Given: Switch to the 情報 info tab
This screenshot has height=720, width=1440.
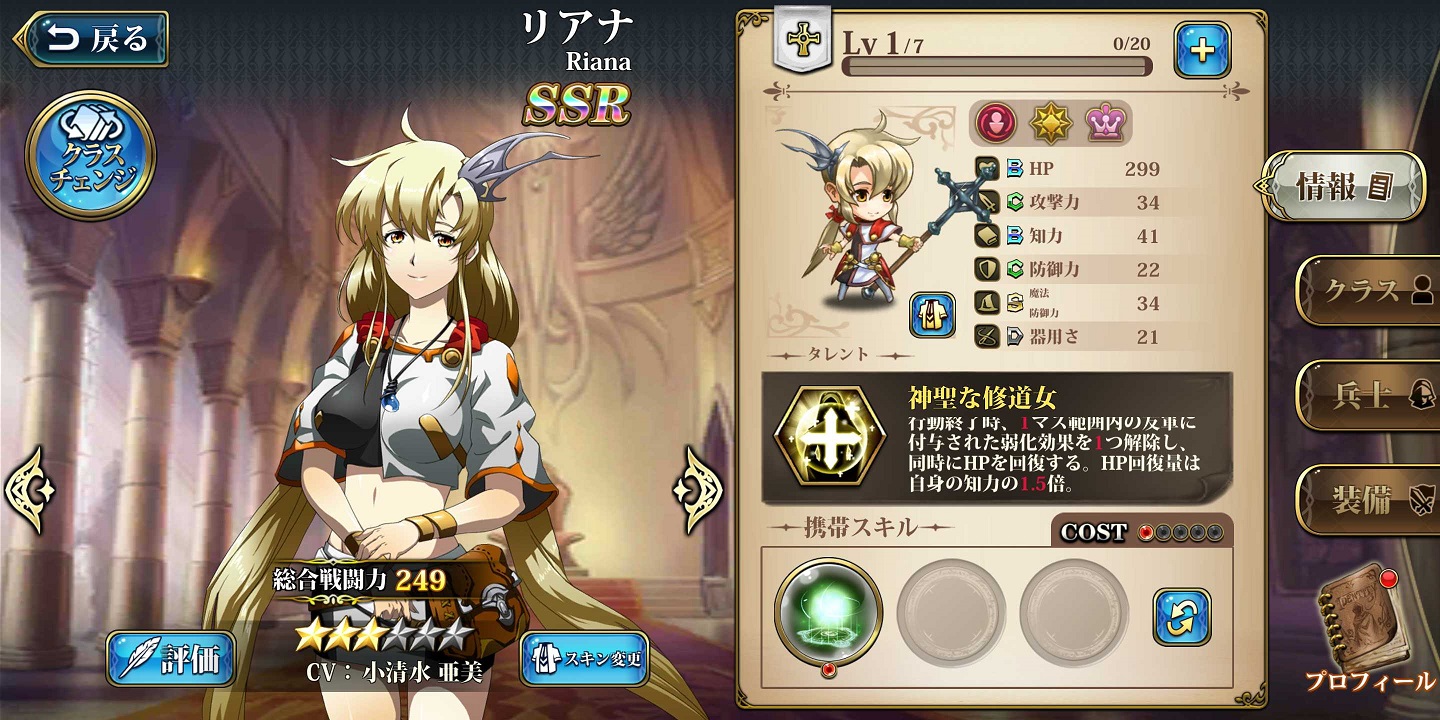Looking at the screenshot, I should click(1345, 187).
